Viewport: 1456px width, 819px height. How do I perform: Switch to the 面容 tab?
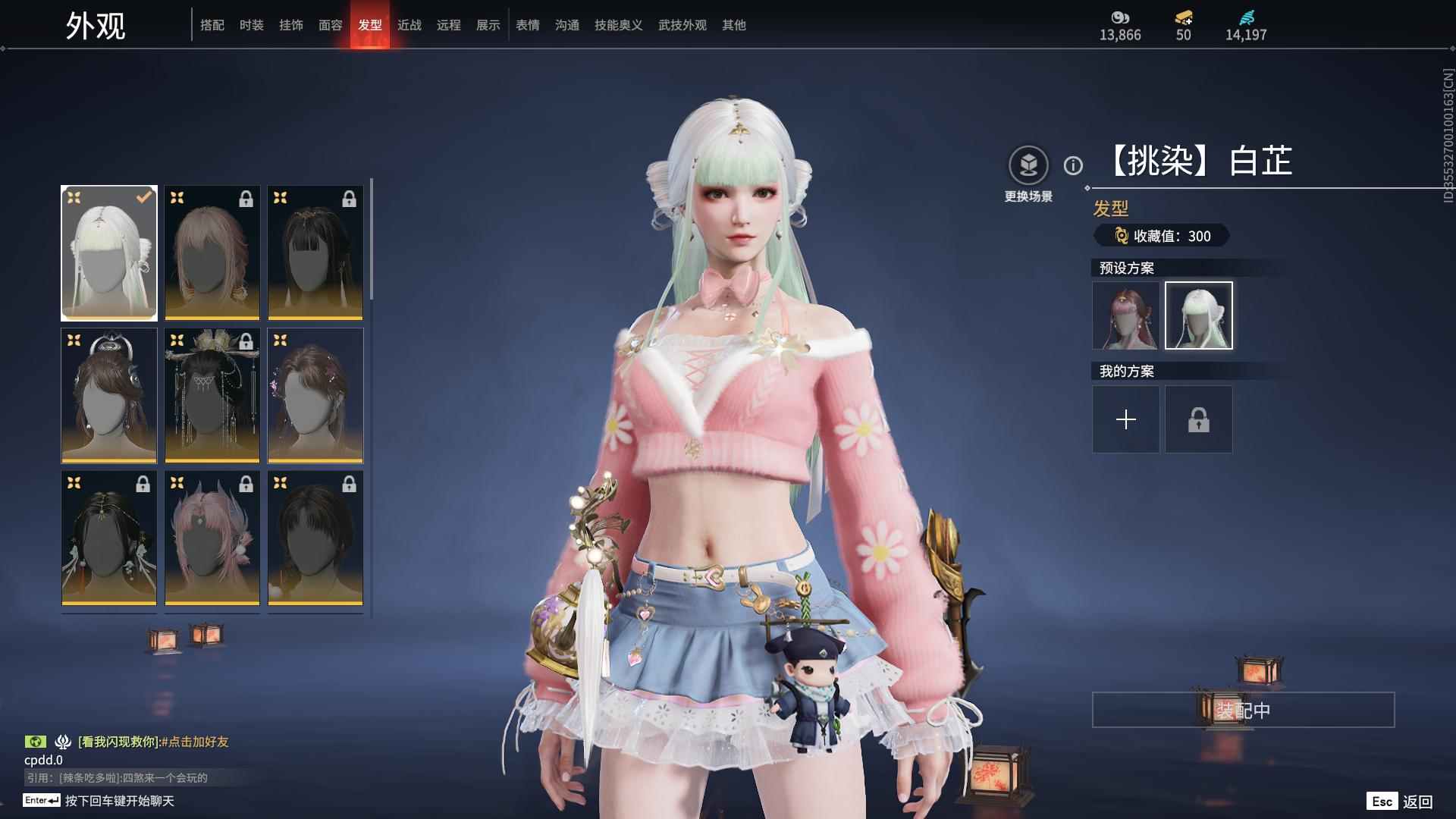click(331, 25)
